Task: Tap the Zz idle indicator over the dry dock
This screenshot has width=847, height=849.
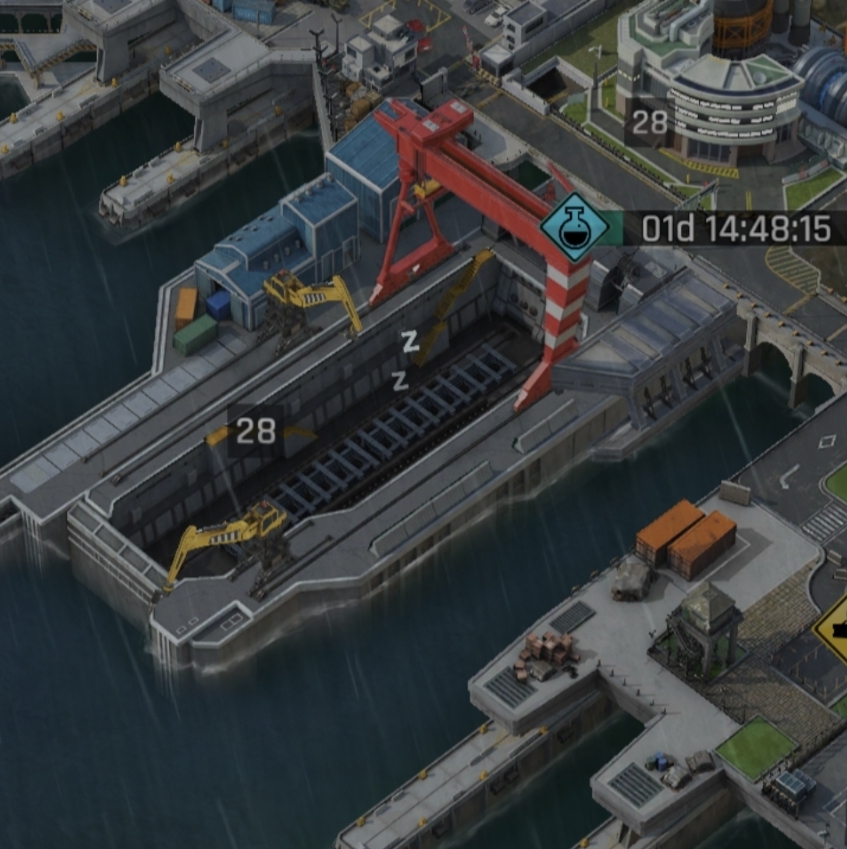Action: 405,360
